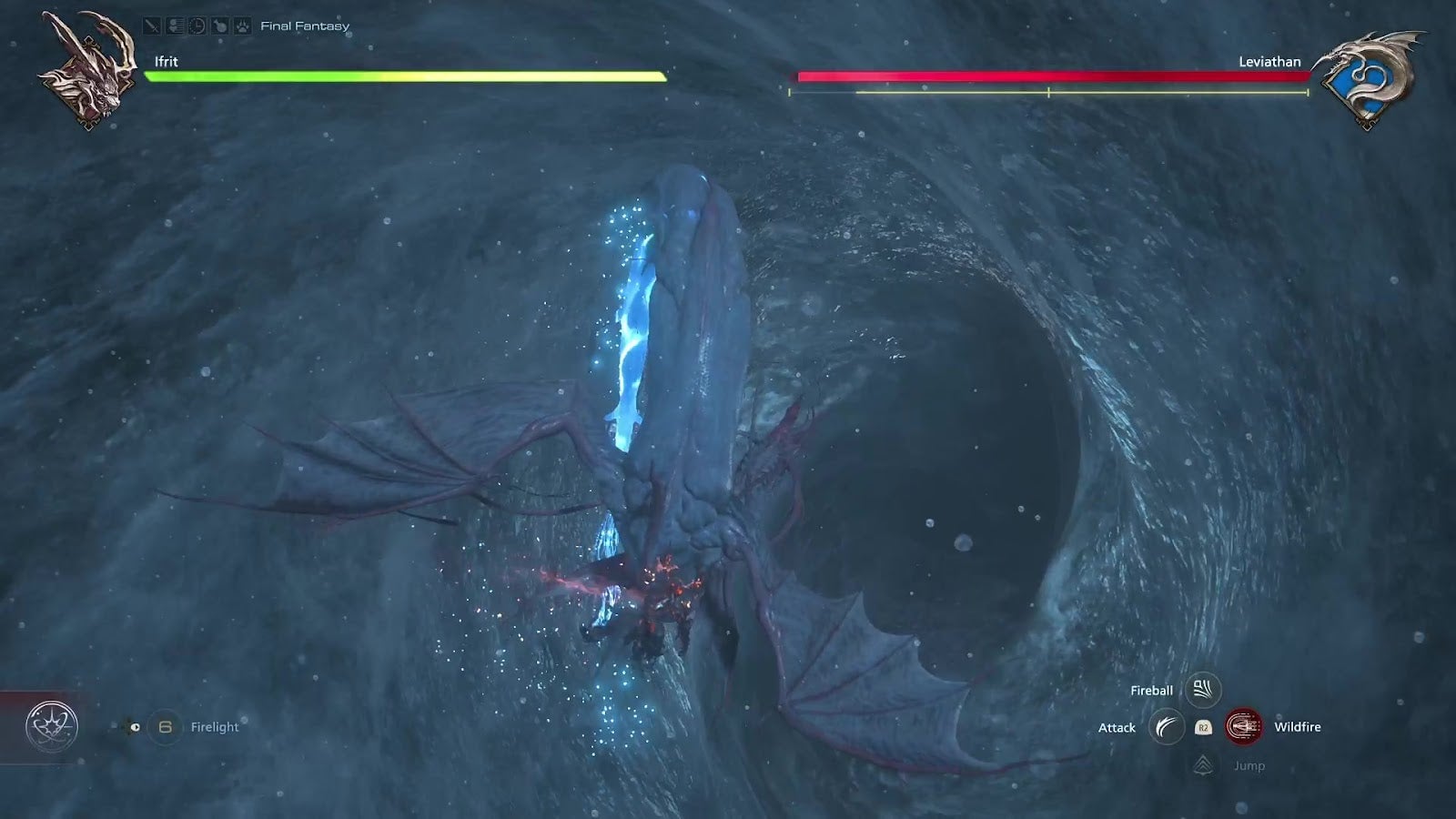Viewport: 1456px width, 819px height.
Task: Toggle the R2 button indicator
Action: [1202, 728]
